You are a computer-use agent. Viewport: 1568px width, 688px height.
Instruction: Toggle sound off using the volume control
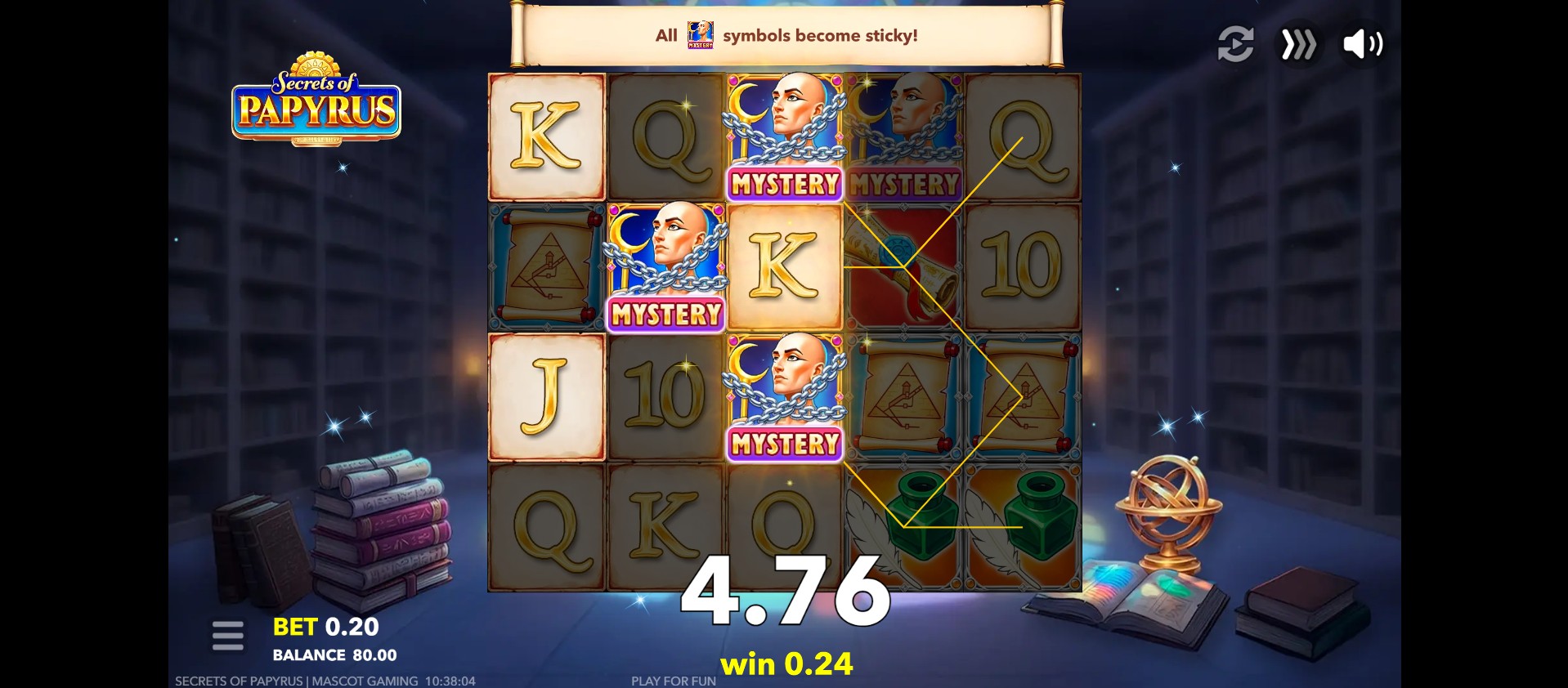pyautogui.click(x=1361, y=44)
